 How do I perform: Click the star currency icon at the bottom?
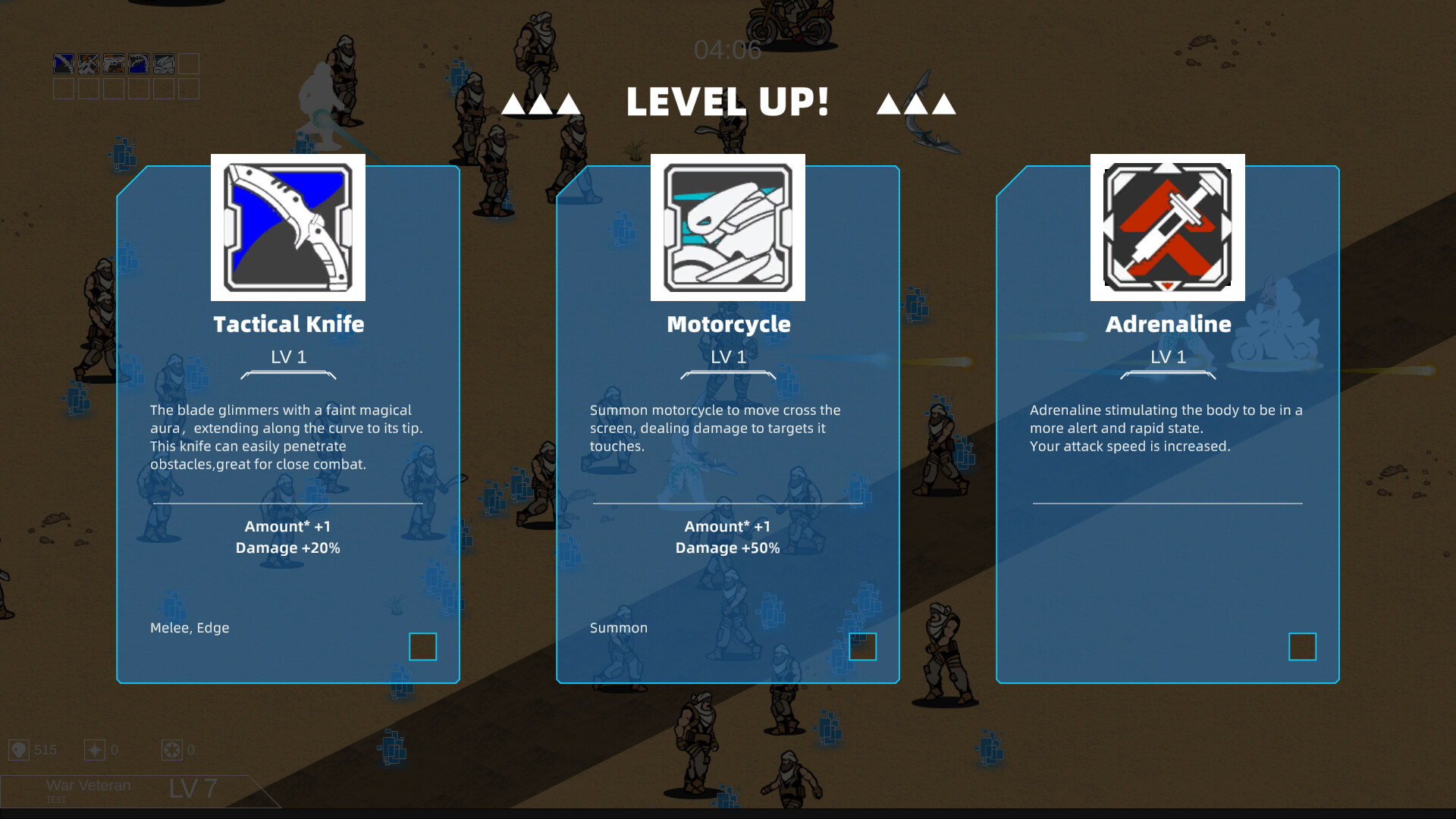[94, 749]
